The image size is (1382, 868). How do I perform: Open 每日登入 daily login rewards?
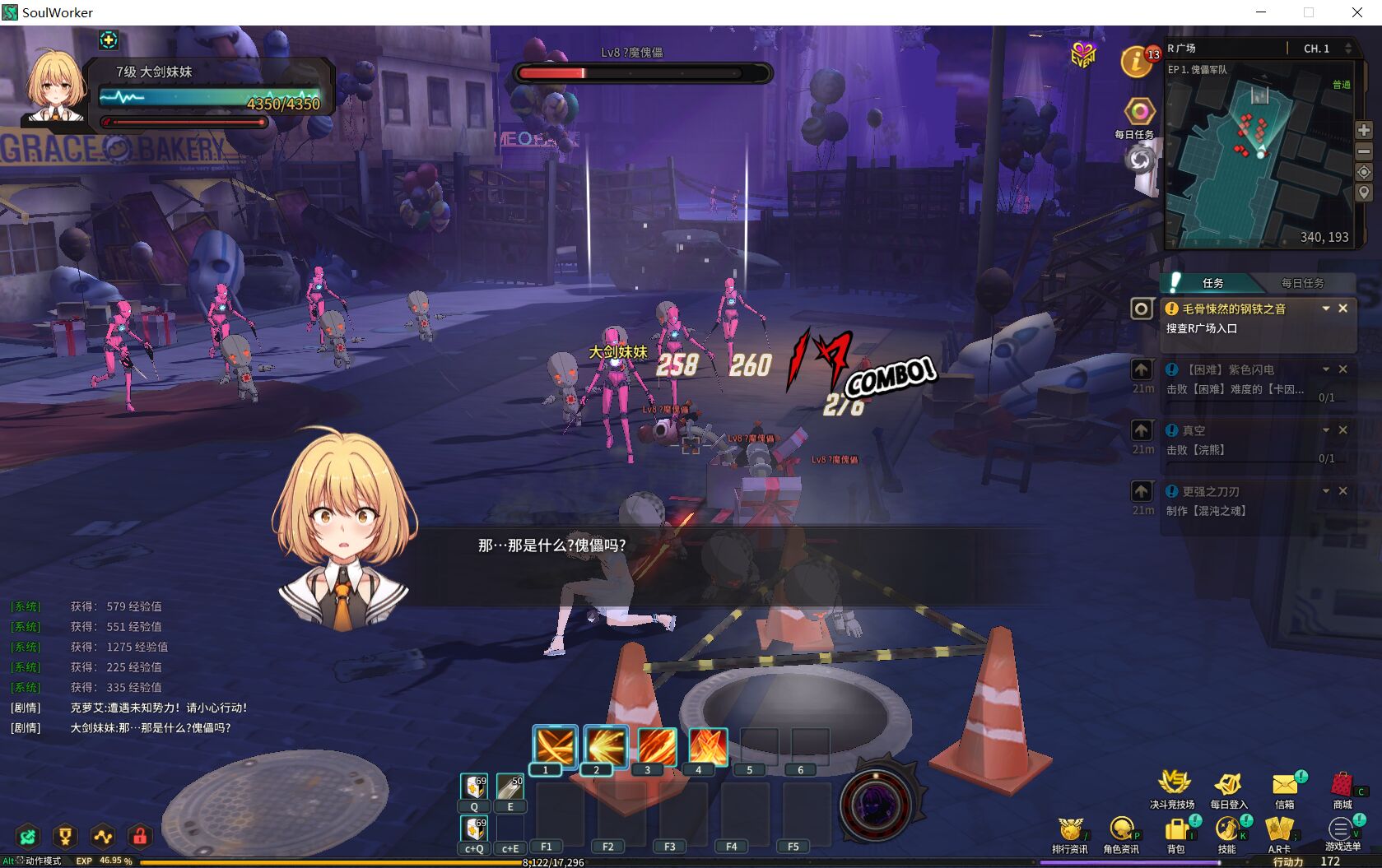pos(1228,786)
